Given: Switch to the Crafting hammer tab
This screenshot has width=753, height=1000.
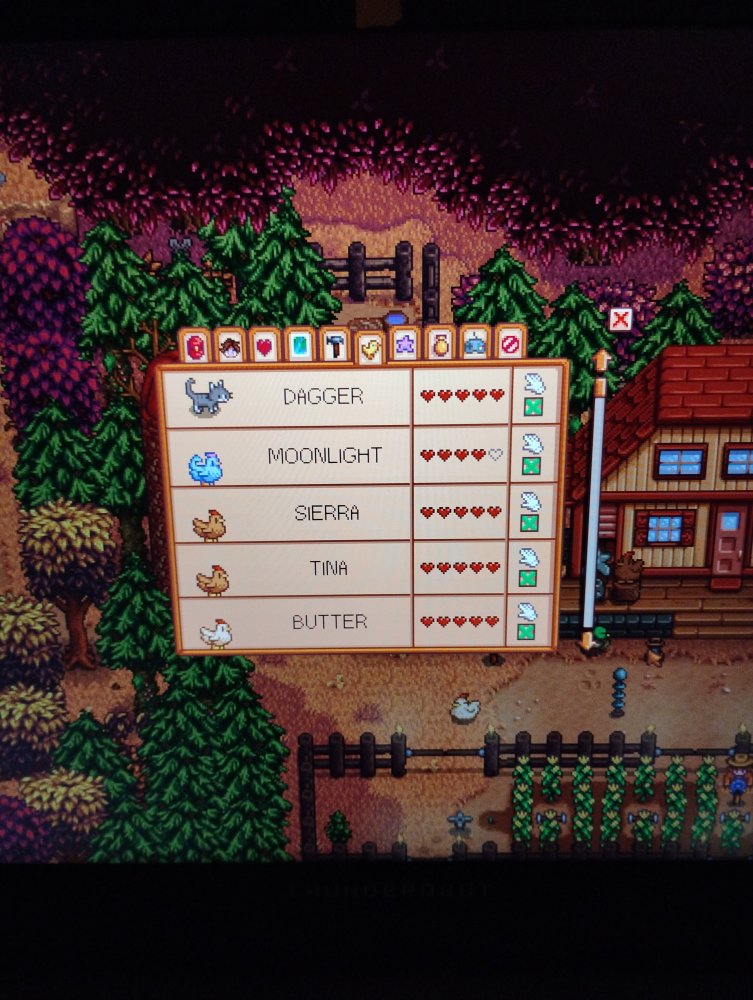Looking at the screenshot, I should click(334, 346).
